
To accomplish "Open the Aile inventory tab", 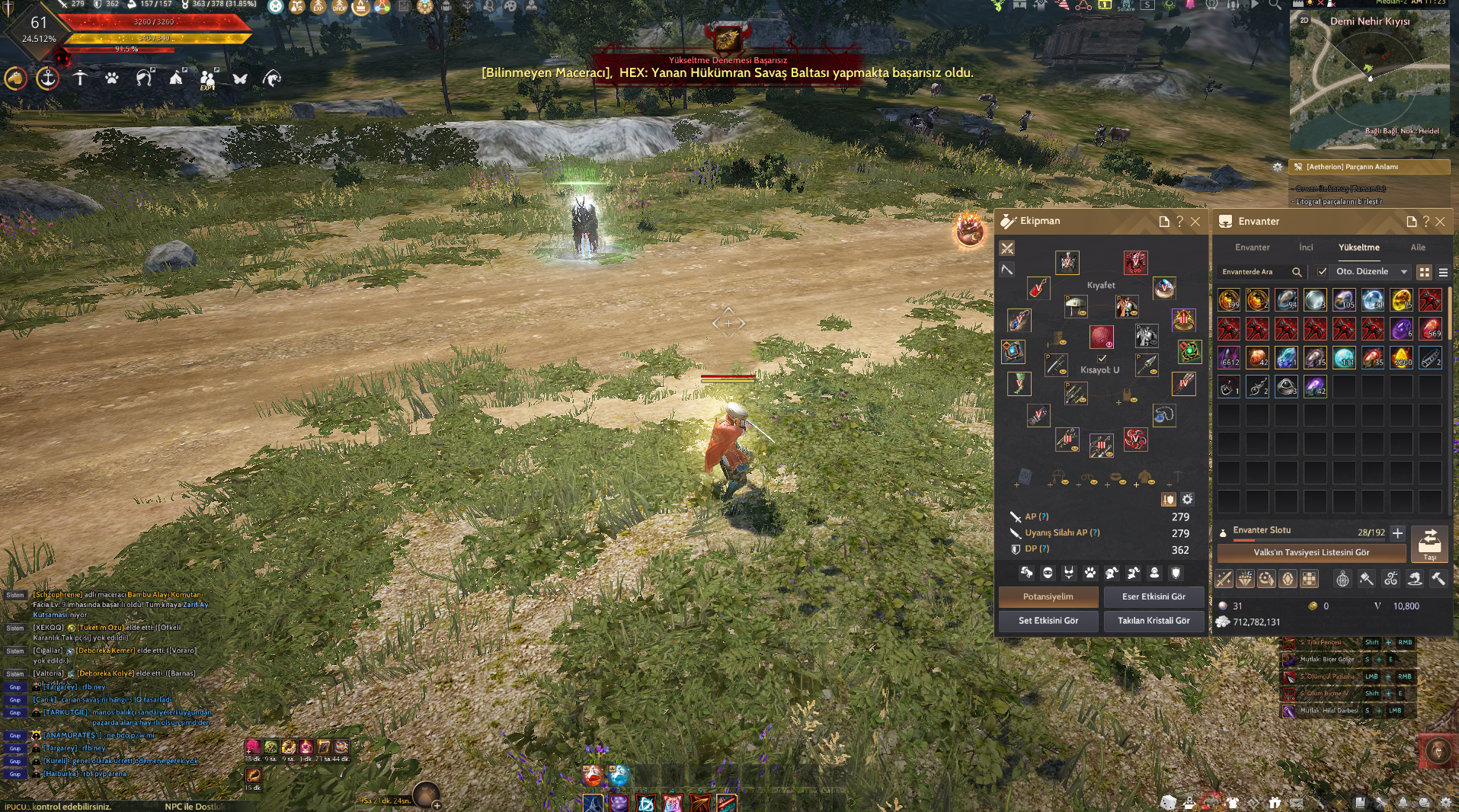I will pos(1417,248).
